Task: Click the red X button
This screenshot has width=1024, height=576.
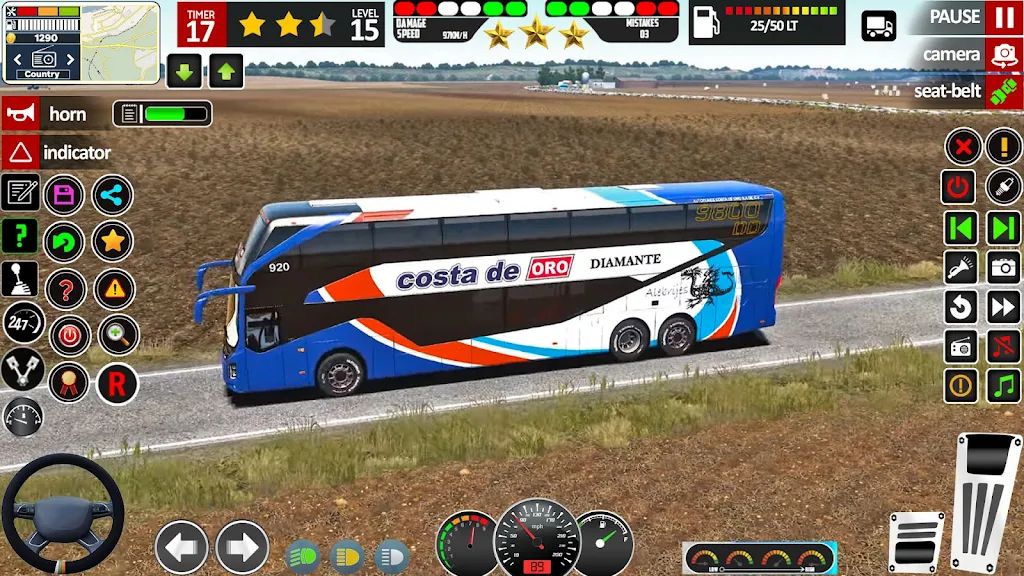Action: point(962,148)
